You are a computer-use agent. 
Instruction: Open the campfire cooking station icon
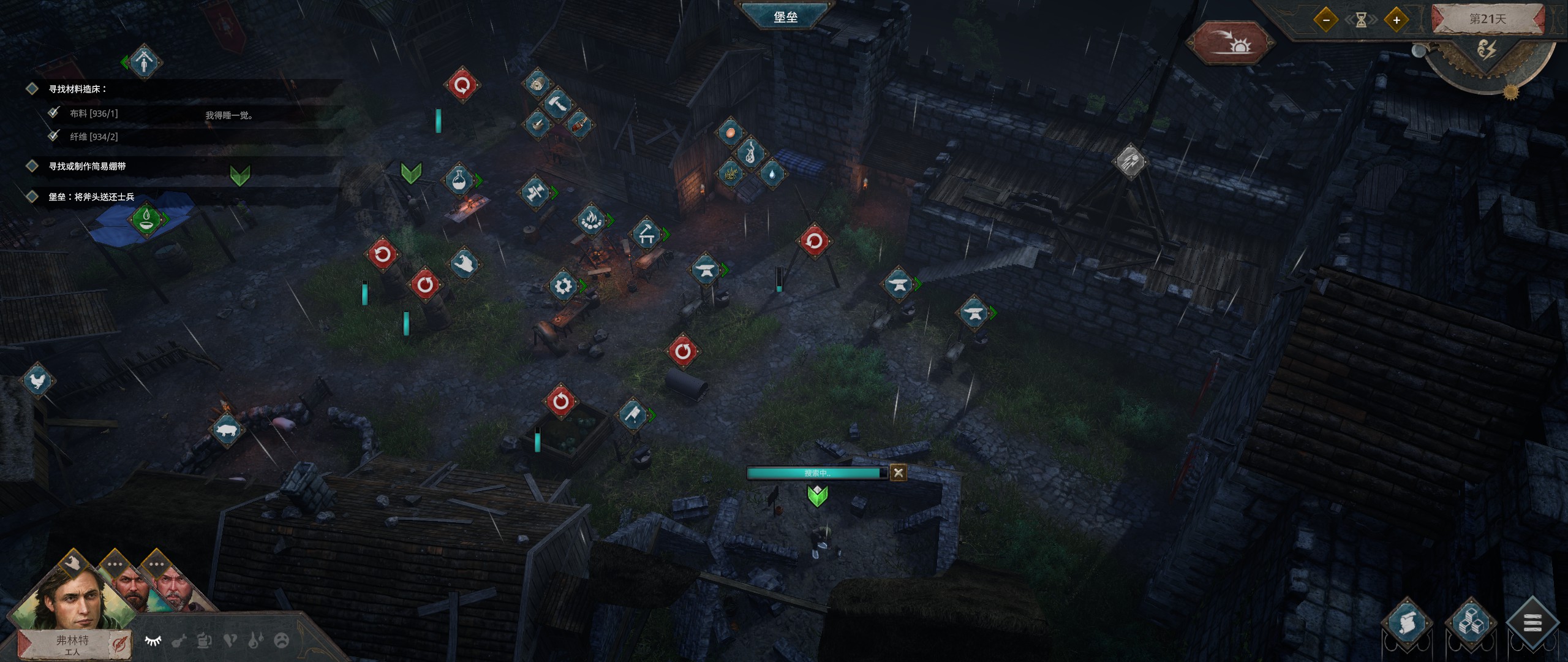(x=591, y=219)
